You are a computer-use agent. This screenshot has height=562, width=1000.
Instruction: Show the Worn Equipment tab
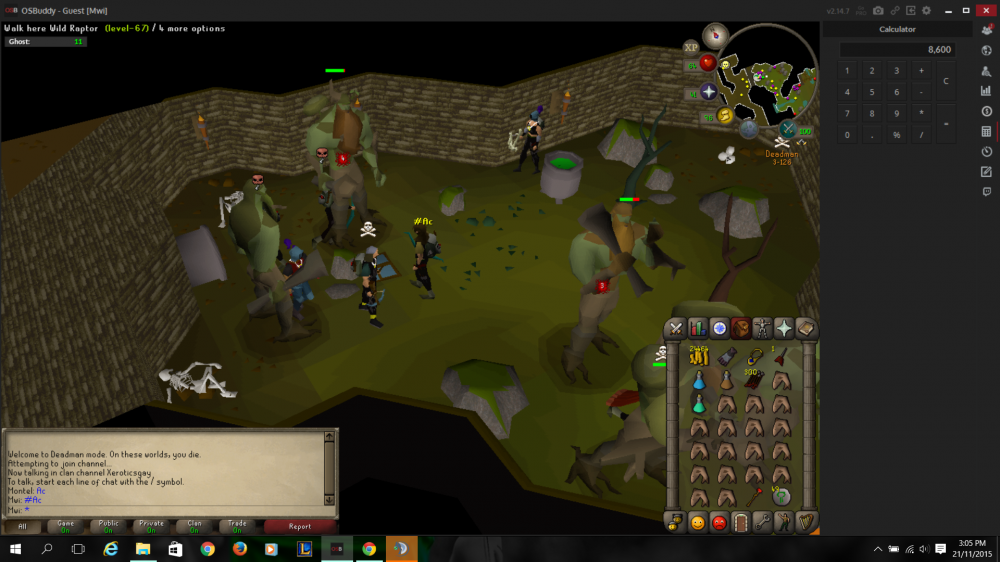[763, 329]
